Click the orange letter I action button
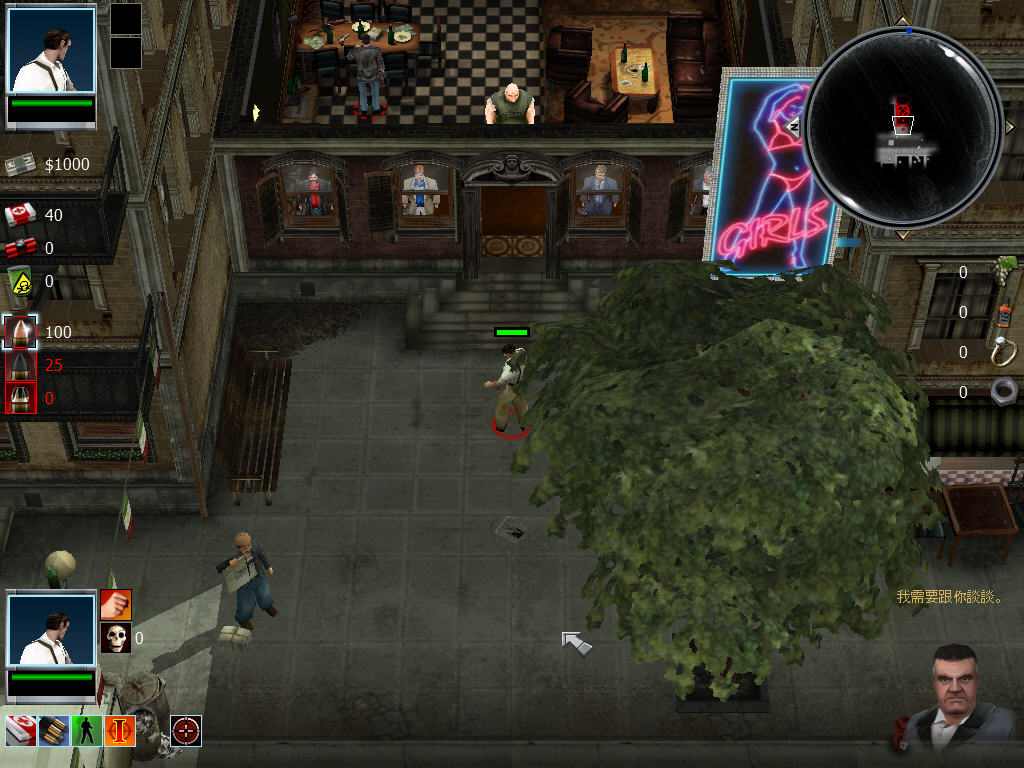Image resolution: width=1024 pixels, height=768 pixels. click(x=119, y=731)
